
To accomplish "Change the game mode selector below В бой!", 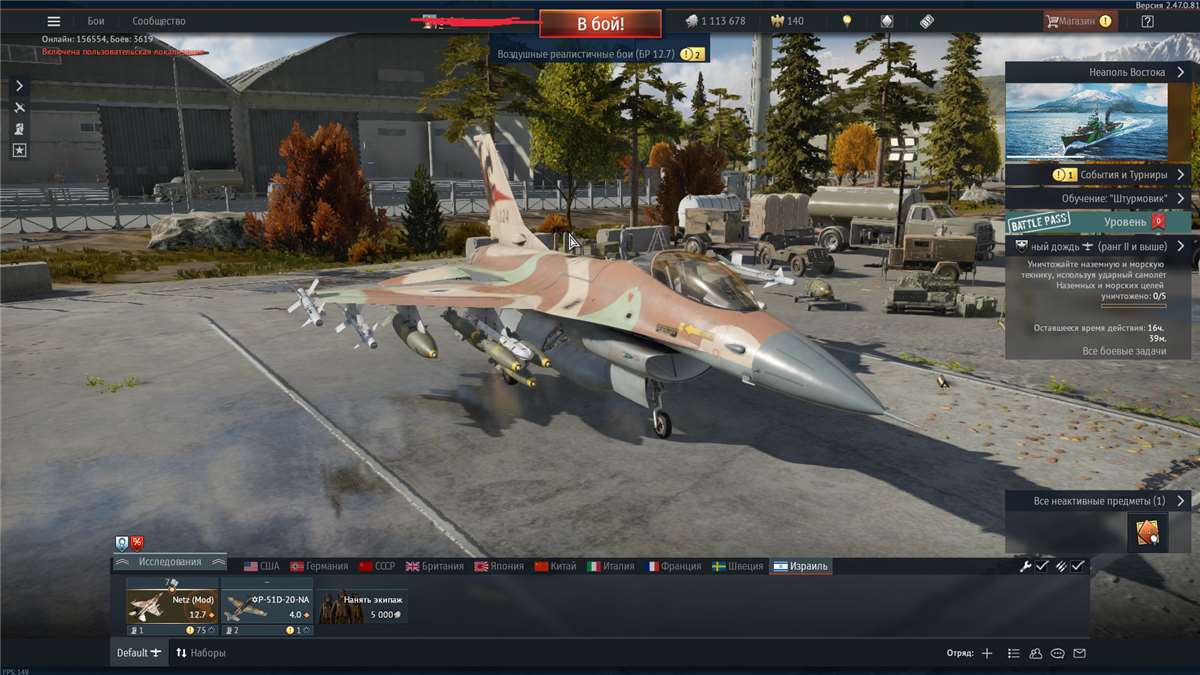I will [x=598, y=54].
